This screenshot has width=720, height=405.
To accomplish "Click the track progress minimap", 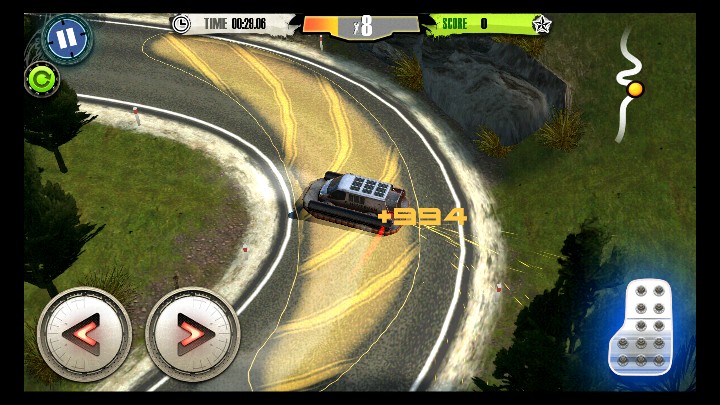I will point(628,84).
